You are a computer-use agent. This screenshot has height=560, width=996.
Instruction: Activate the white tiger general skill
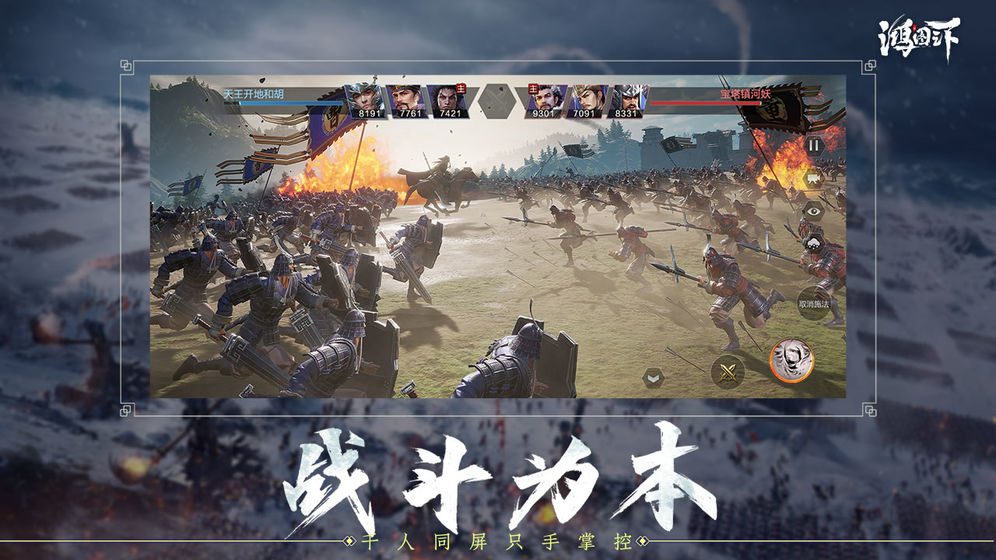click(x=791, y=360)
